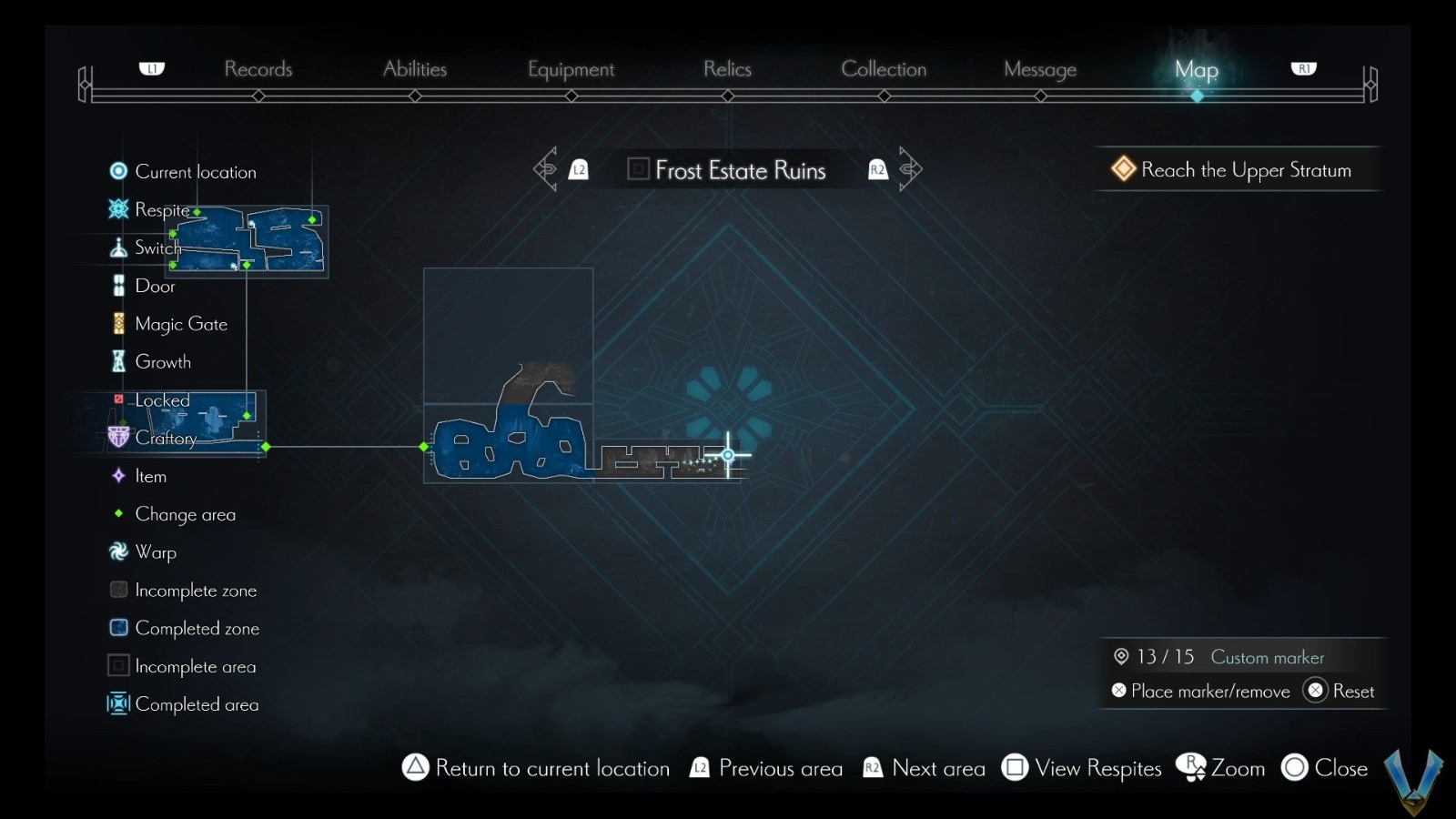This screenshot has height=819, width=1456.
Task: Click the Locked legend icon
Action: [x=117, y=399]
